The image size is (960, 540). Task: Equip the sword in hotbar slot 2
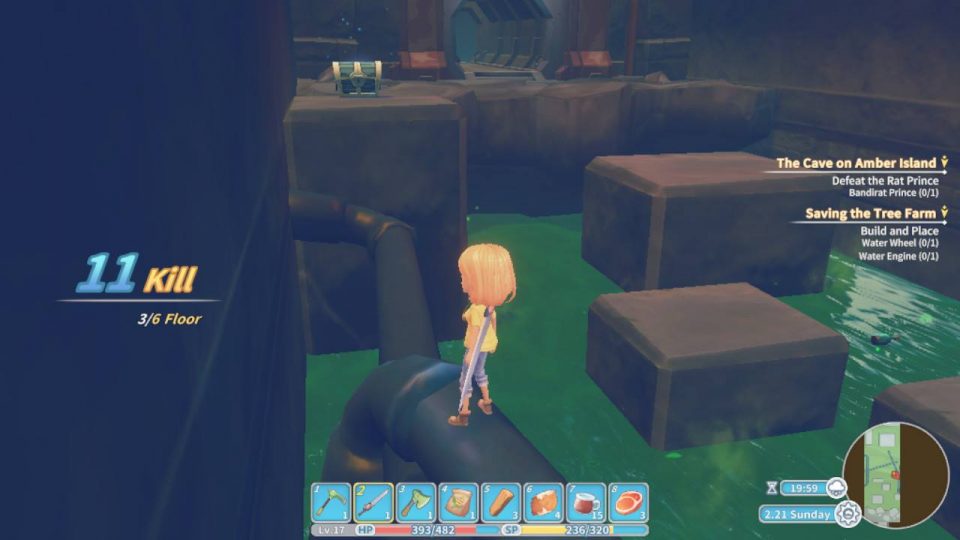374,503
